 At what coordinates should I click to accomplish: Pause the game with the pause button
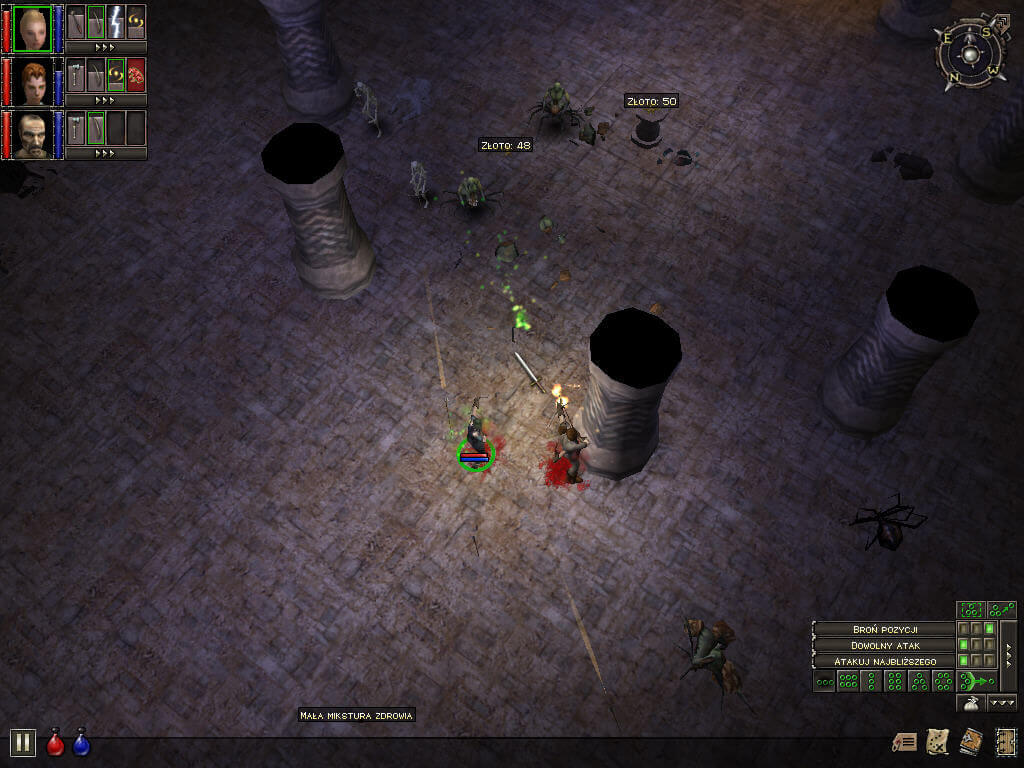click(x=23, y=742)
